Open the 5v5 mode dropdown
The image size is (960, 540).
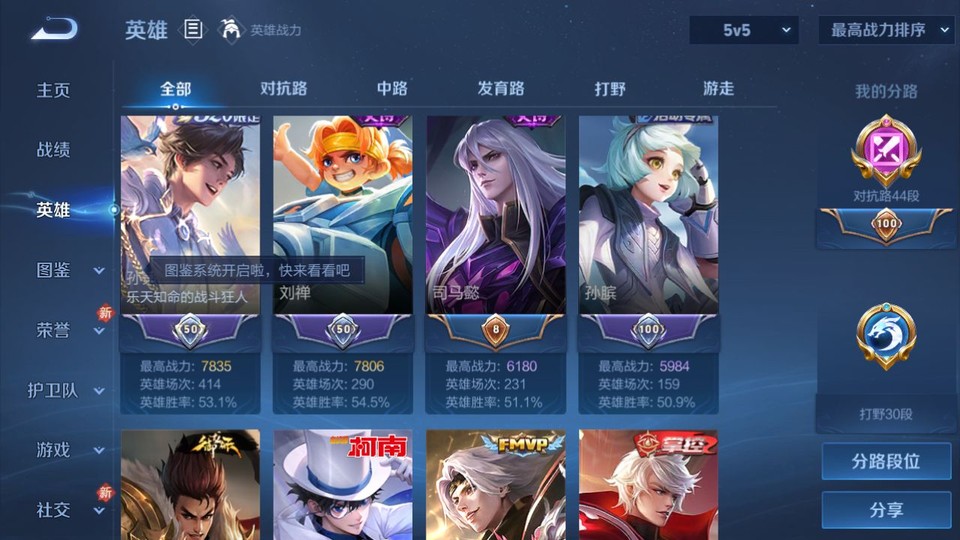tap(744, 30)
